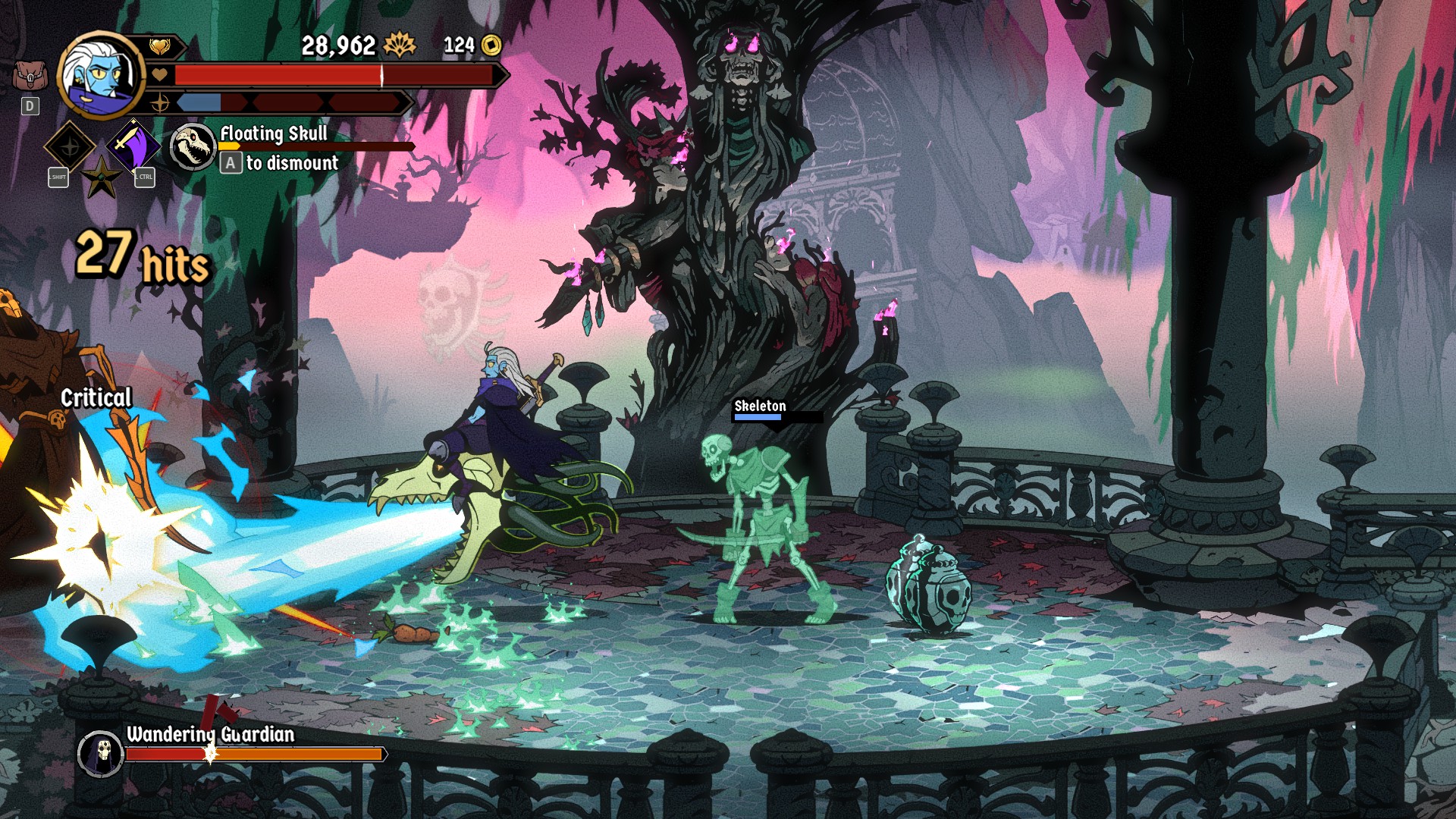Select the dark compass-star ability slot
The width and height of the screenshot is (1456, 819).
[70, 146]
